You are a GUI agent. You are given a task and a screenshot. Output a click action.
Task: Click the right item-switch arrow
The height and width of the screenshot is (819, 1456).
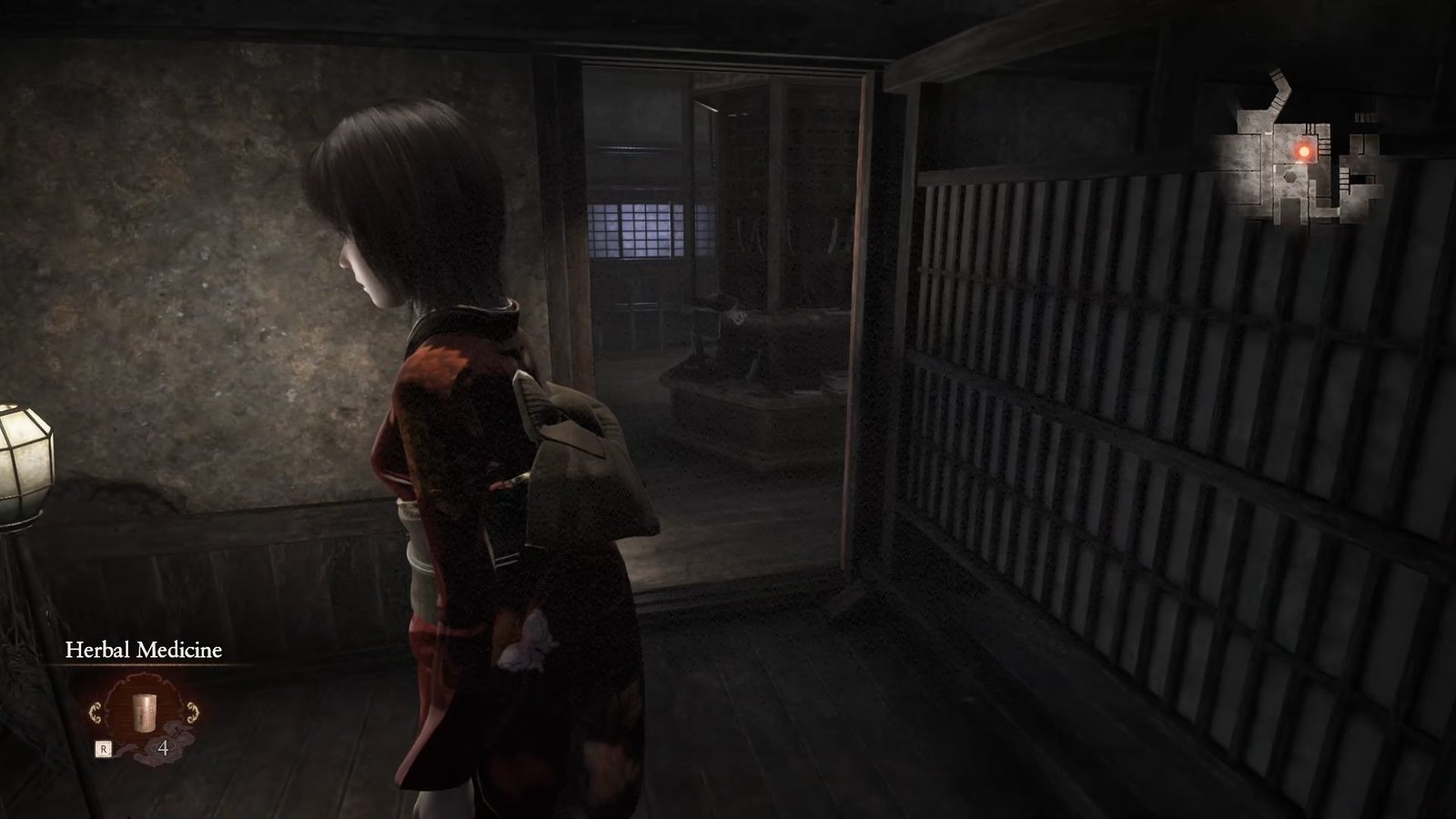tap(191, 713)
